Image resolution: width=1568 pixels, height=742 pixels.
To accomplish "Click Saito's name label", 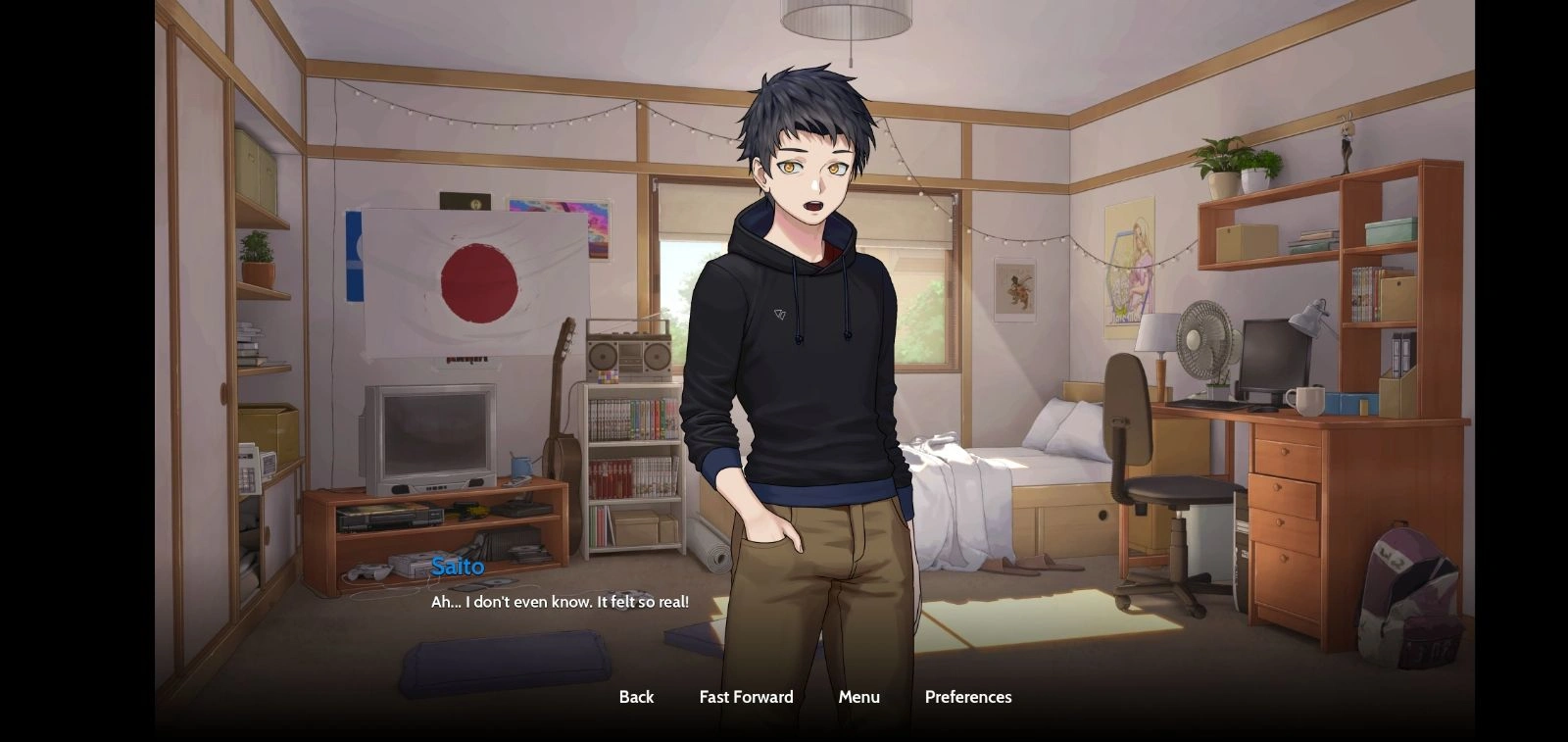I will [x=459, y=566].
